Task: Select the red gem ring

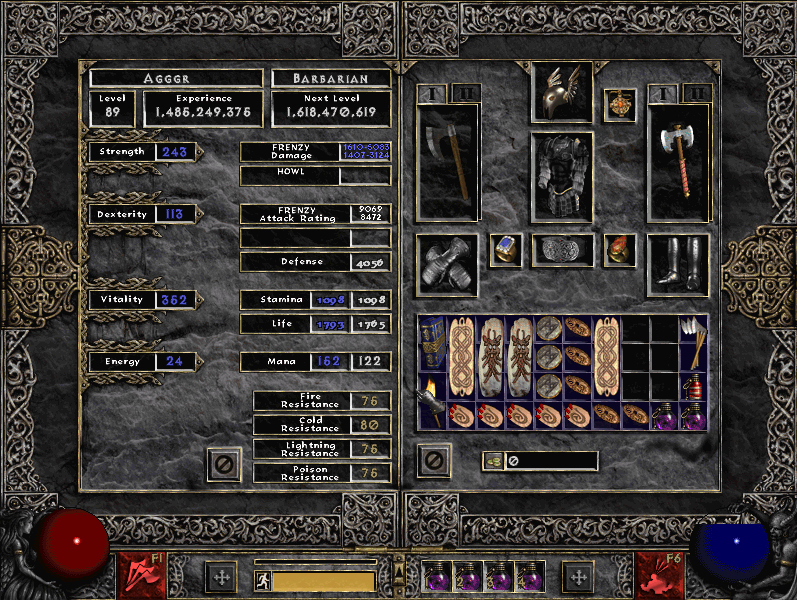Action: click(x=619, y=250)
